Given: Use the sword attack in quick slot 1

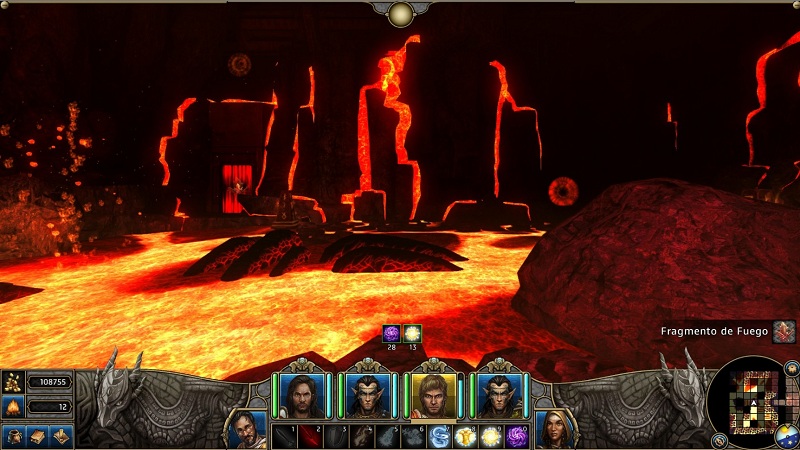Looking at the screenshot, I should pos(284,436).
